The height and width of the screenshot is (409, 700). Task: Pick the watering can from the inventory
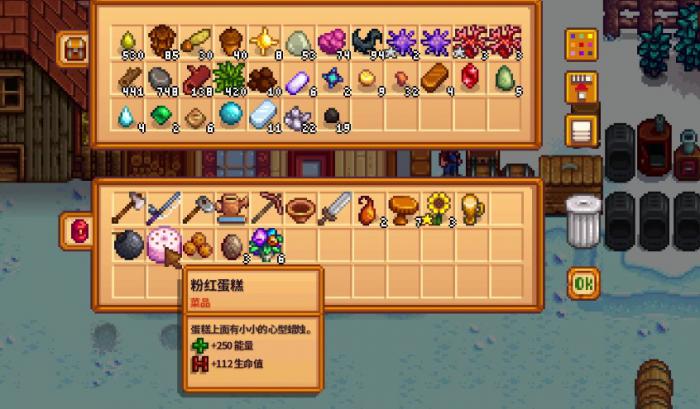(x=231, y=208)
